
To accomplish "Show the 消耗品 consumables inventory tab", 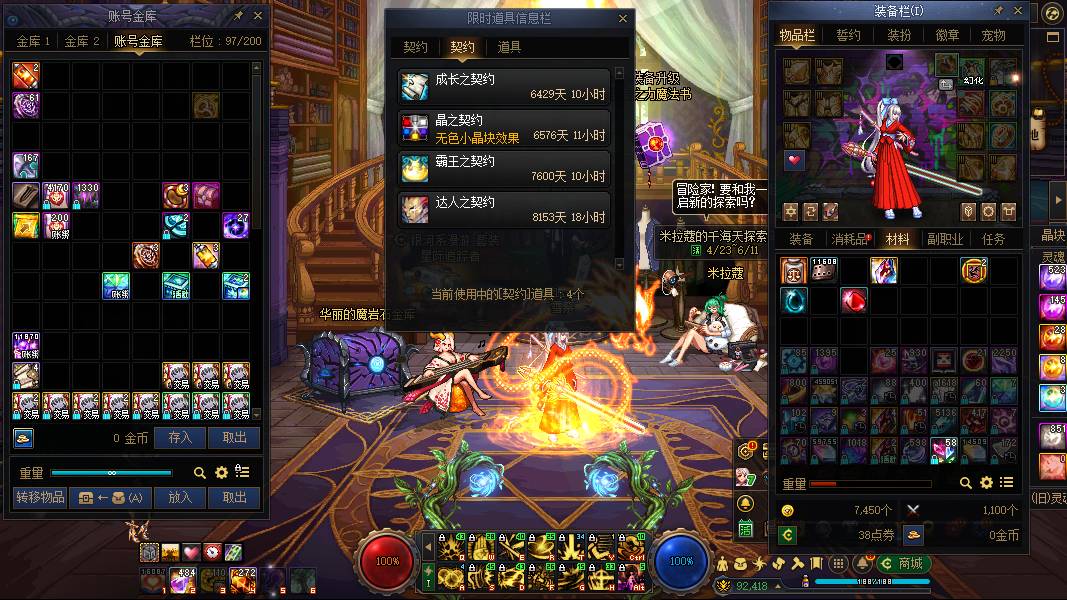I will click(x=849, y=239).
